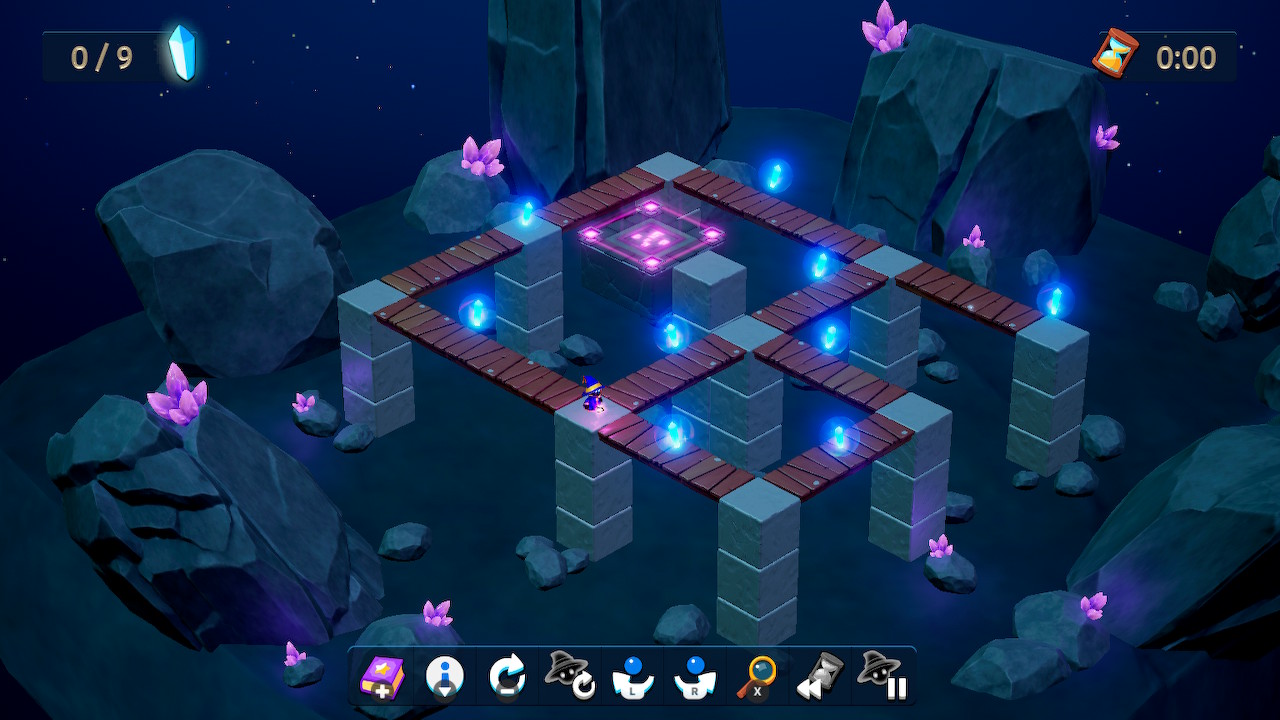Click the blue character info icon

click(x=446, y=670)
